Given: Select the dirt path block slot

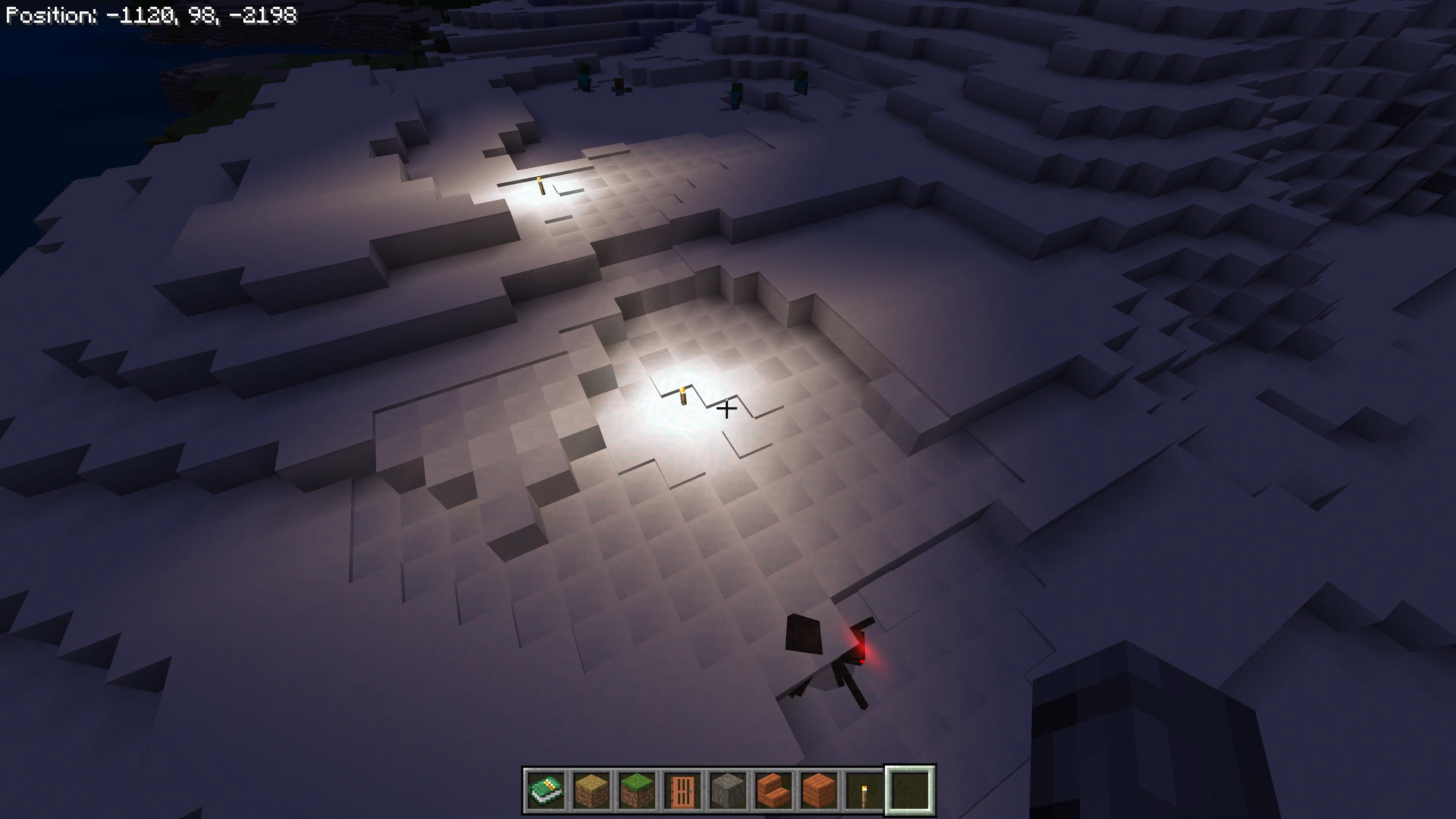Looking at the screenshot, I should click(x=591, y=789).
